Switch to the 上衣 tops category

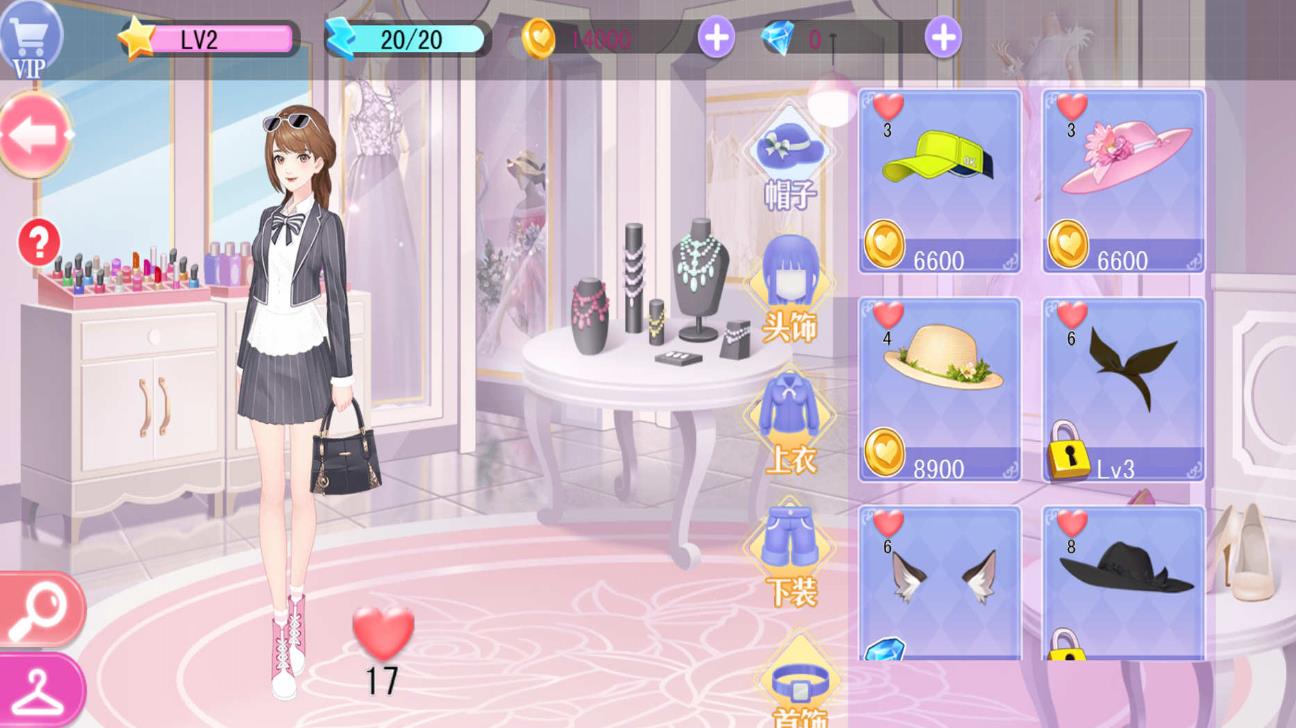(790, 420)
